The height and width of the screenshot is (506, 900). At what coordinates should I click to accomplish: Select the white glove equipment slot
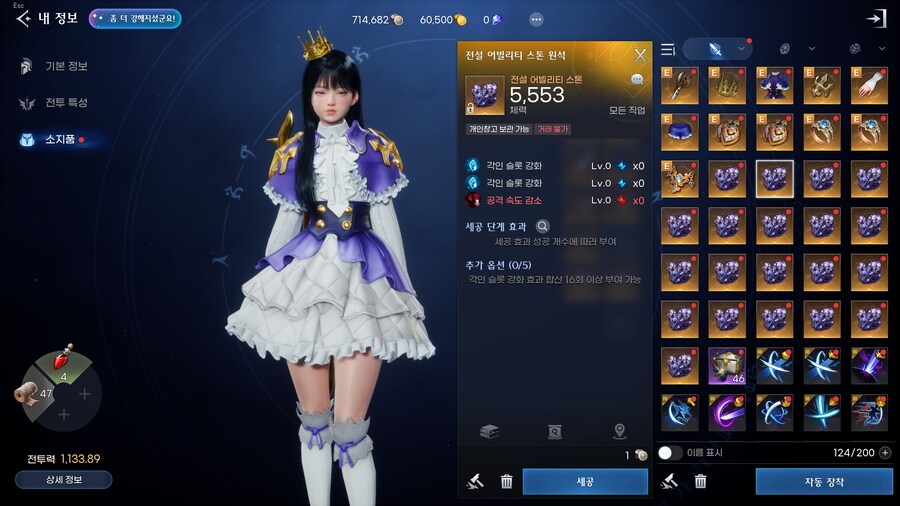pos(869,85)
